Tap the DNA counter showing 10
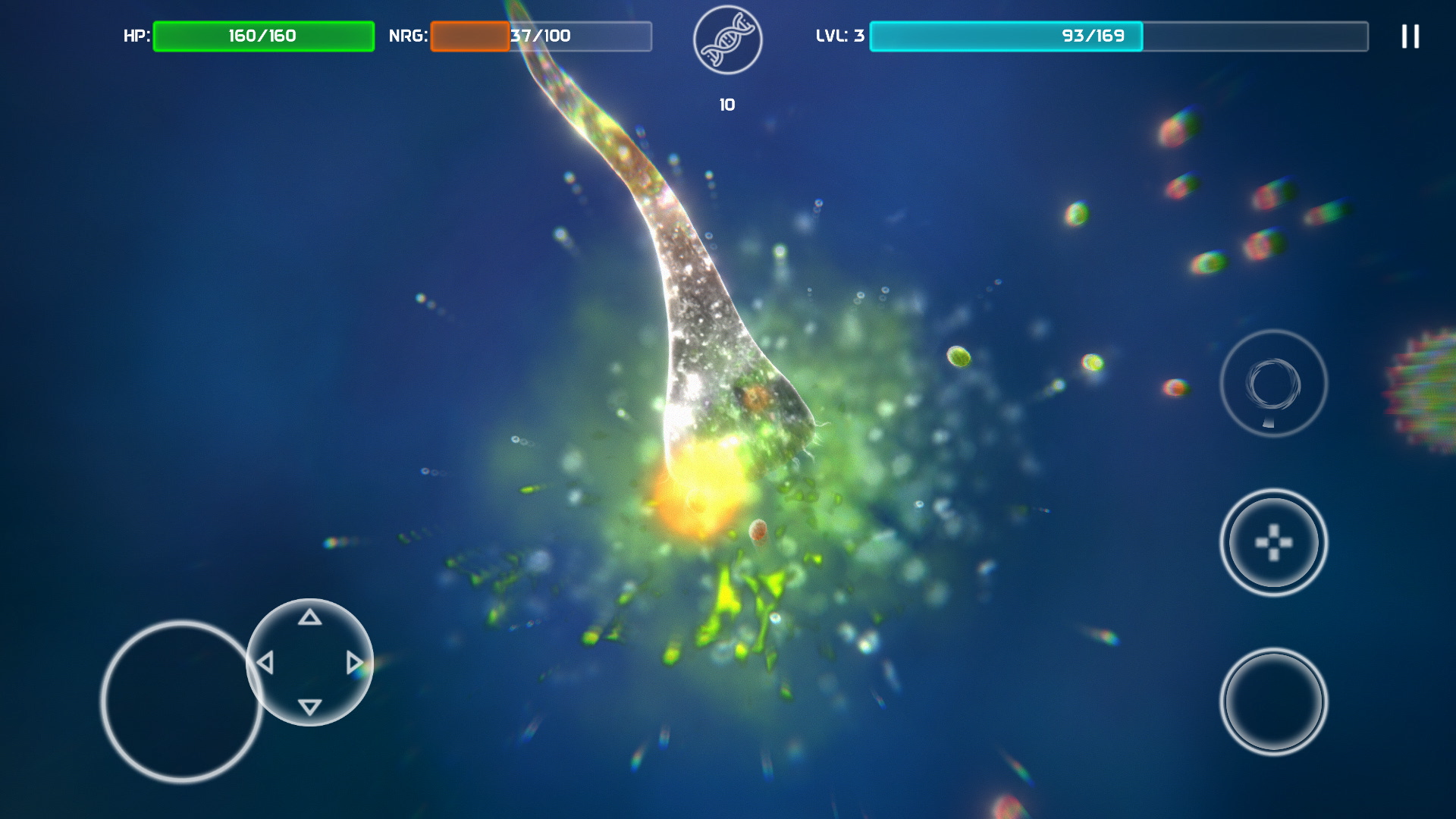The width and height of the screenshot is (1456, 819). point(726,103)
